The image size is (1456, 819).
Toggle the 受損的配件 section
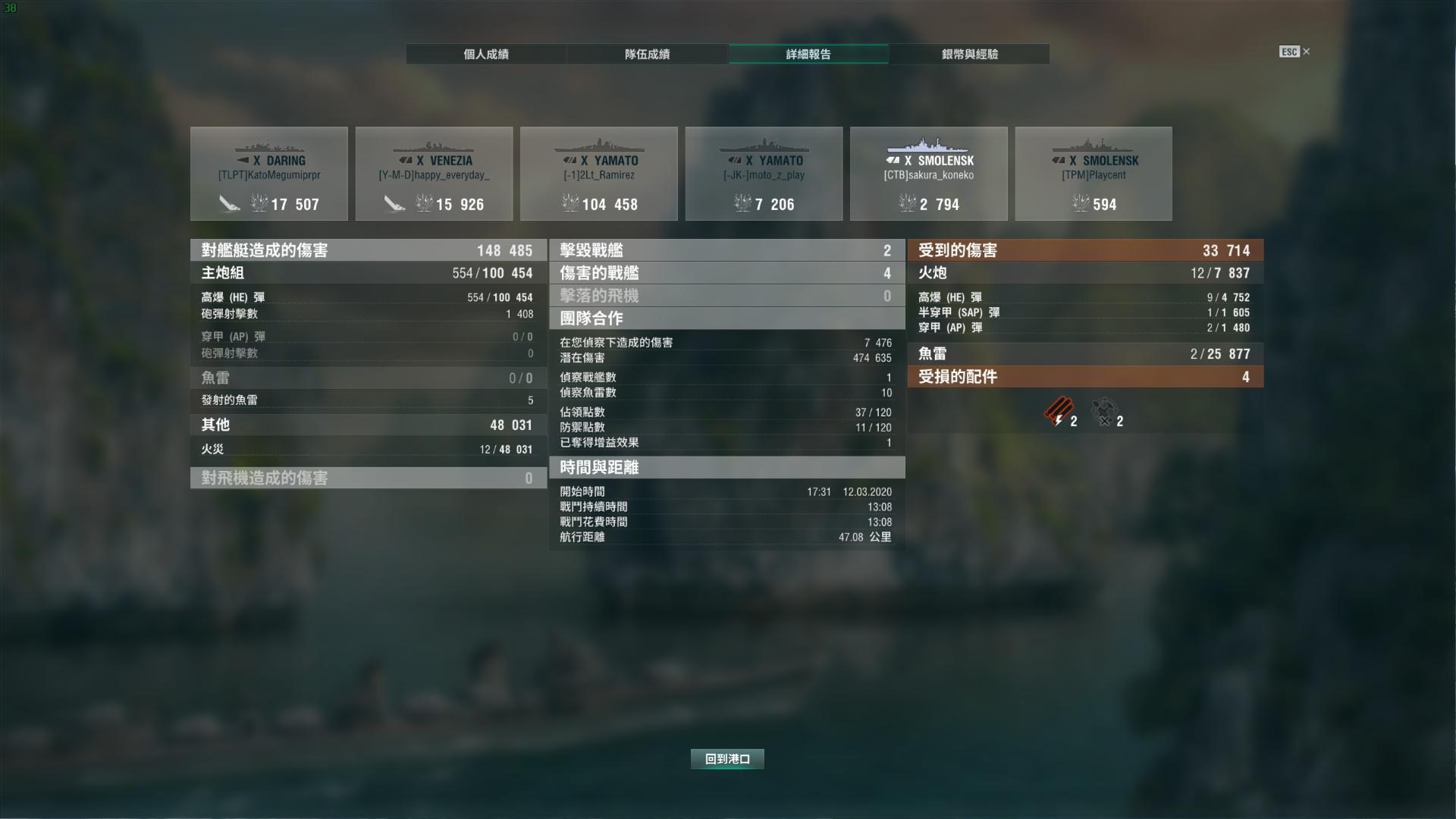click(x=1086, y=376)
